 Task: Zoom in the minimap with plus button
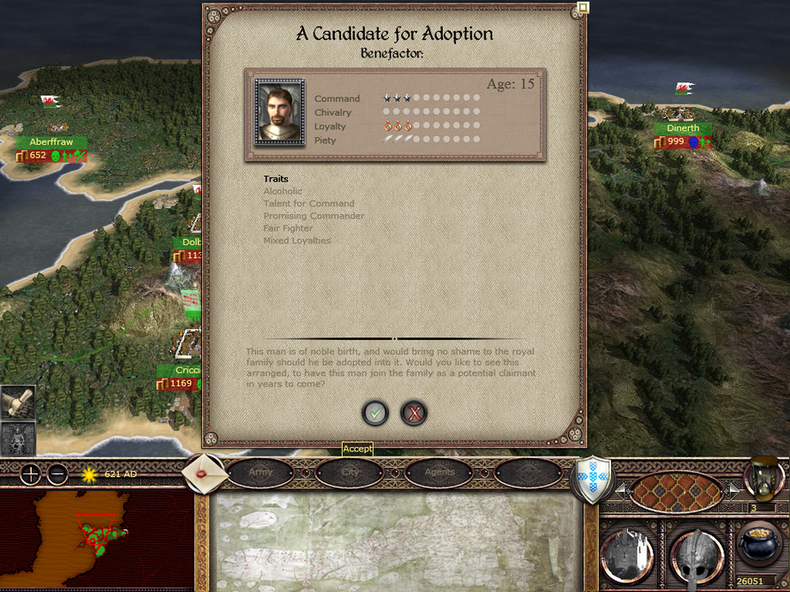point(31,474)
